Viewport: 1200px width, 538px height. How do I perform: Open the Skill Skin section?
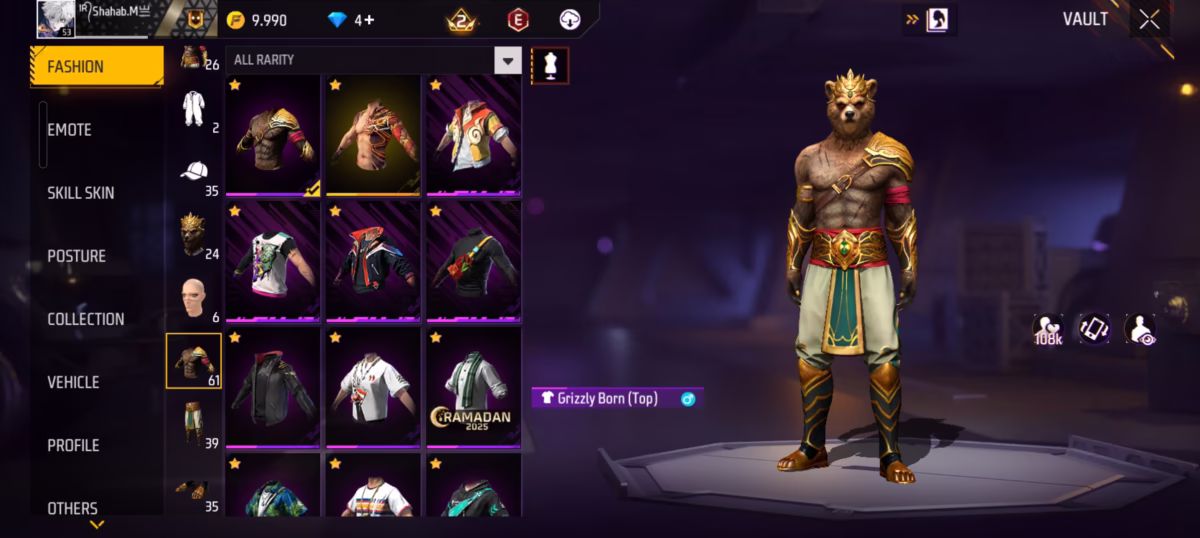point(81,193)
